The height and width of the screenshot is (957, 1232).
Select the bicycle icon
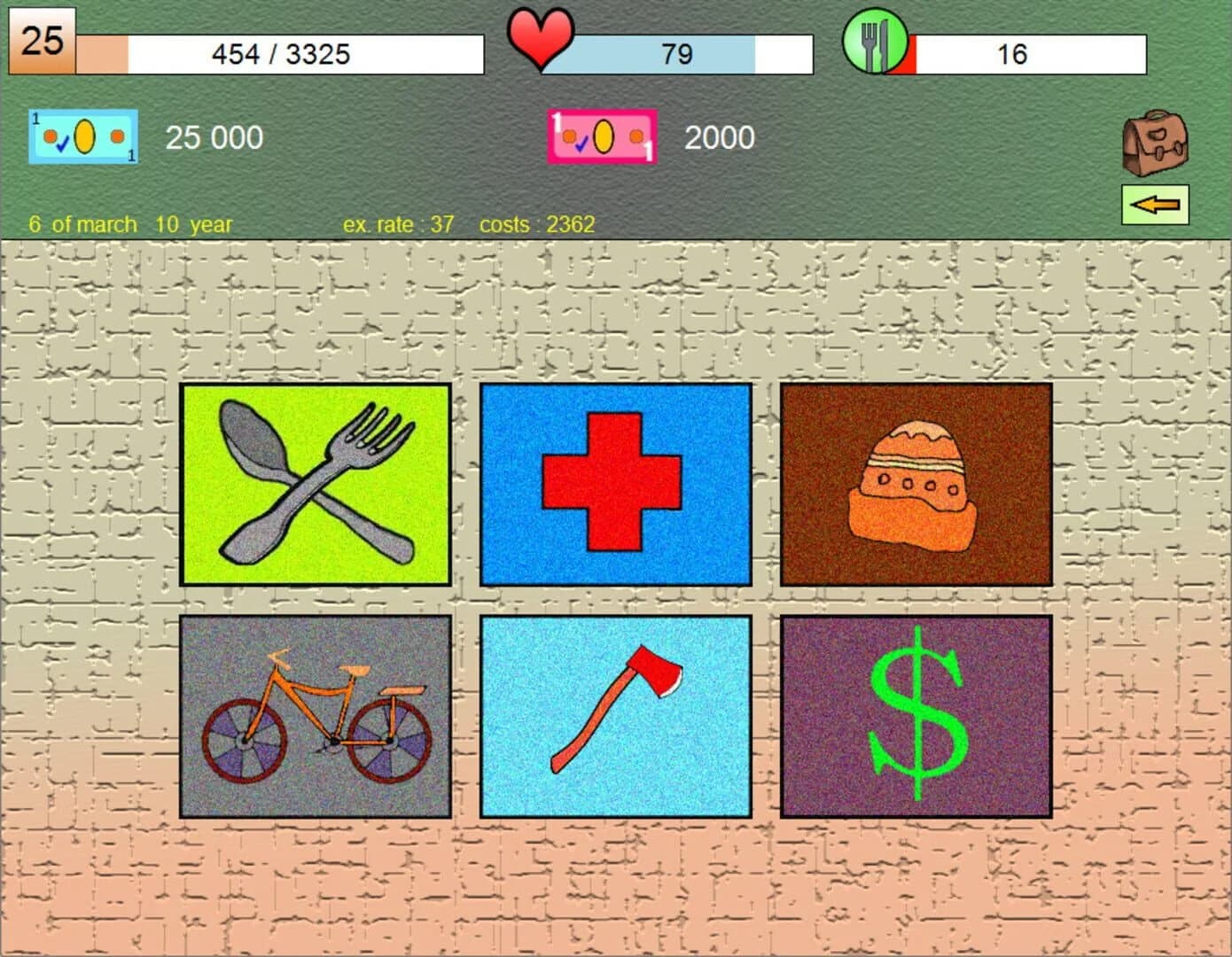pyautogui.click(x=316, y=713)
